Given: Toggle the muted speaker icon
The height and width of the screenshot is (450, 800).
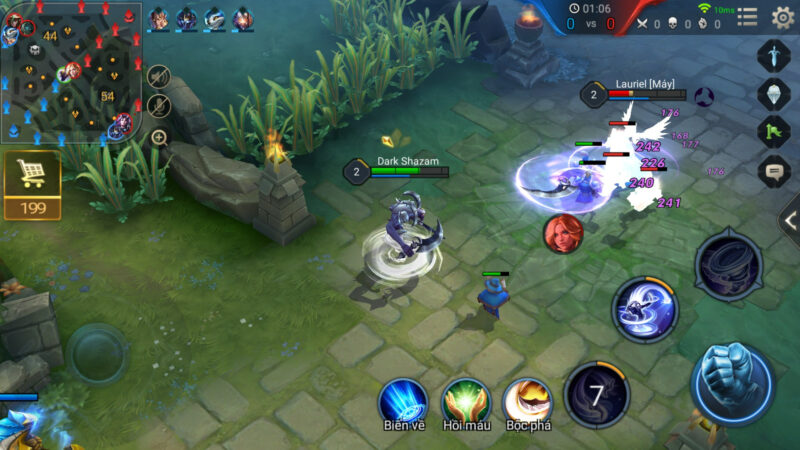Looking at the screenshot, I should pos(158,76).
